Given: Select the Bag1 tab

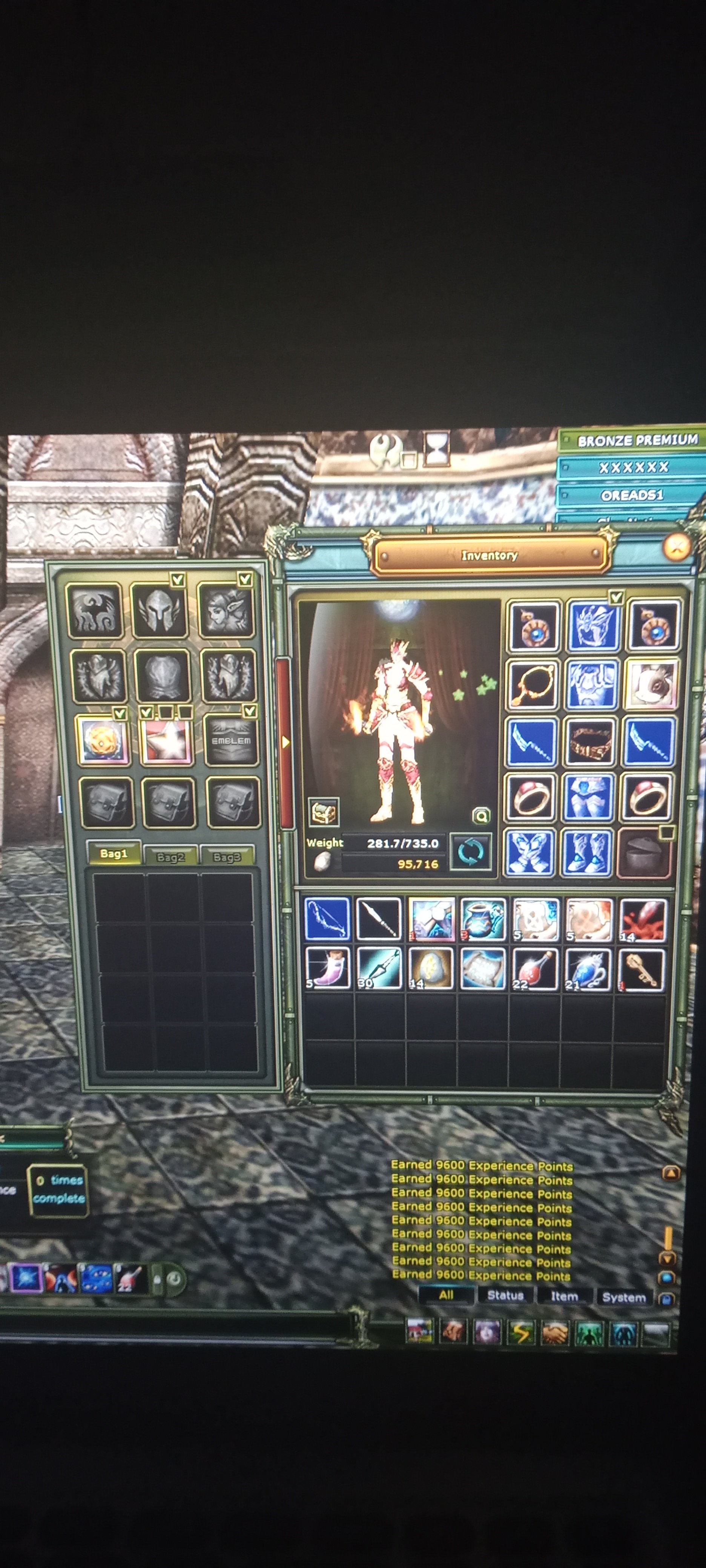Looking at the screenshot, I should click(114, 853).
